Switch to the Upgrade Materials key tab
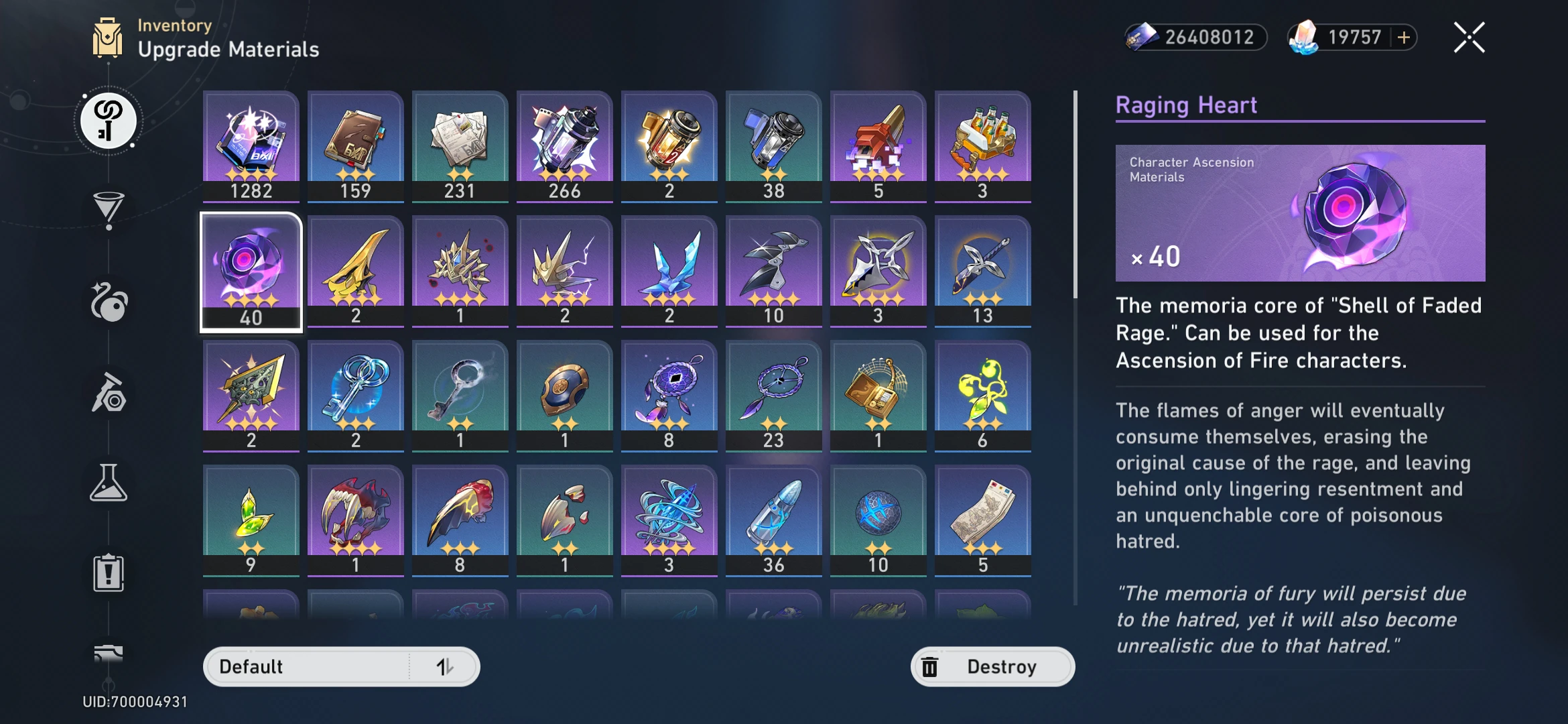This screenshot has width=1568, height=724. coord(109,121)
